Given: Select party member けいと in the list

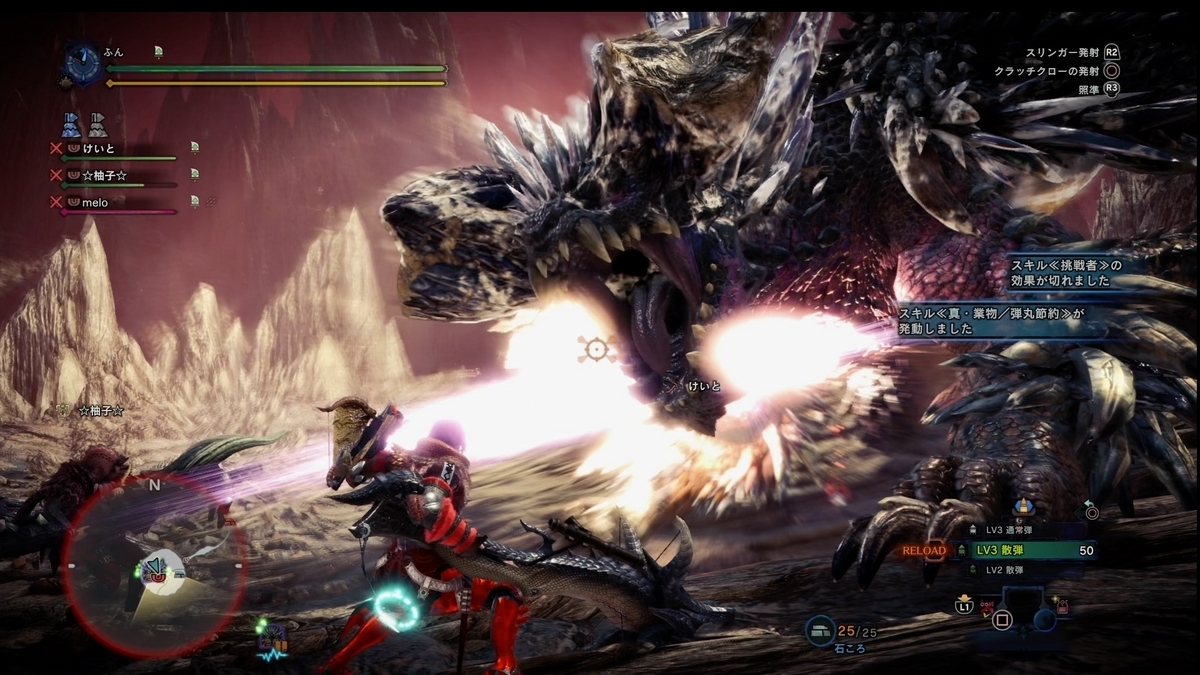Looking at the screenshot, I should click(99, 148).
